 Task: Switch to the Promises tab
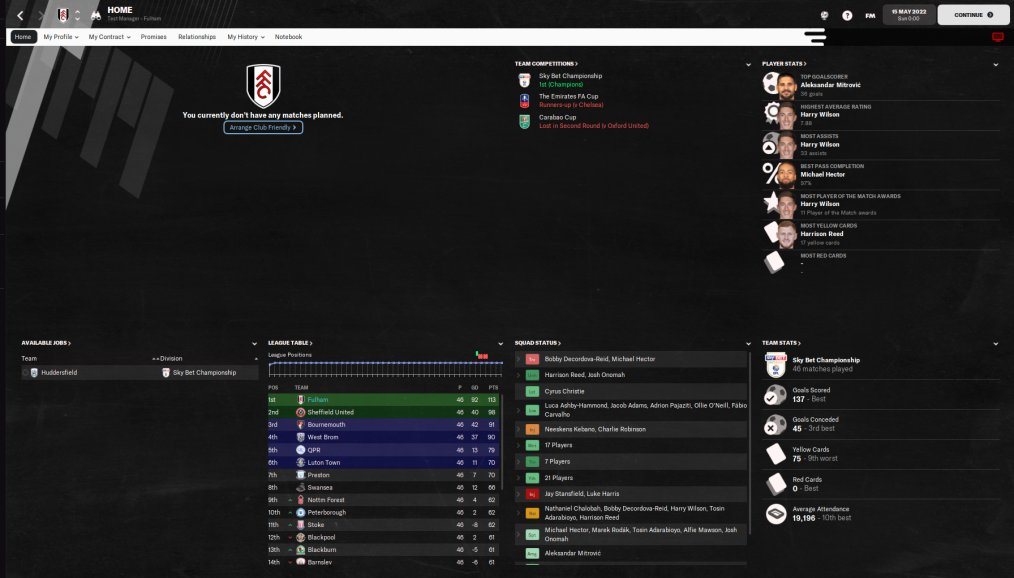[x=154, y=37]
